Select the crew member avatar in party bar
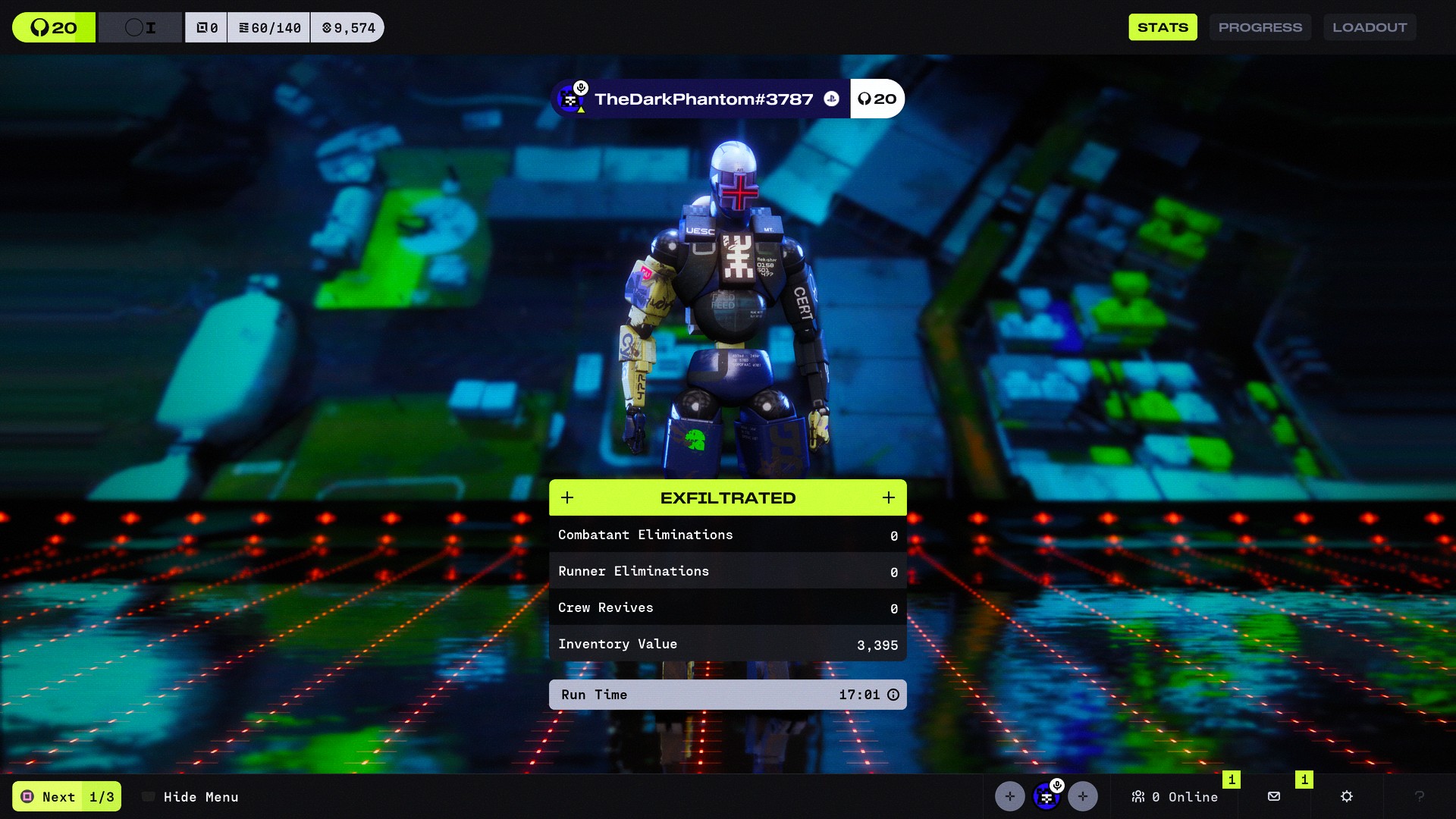This screenshot has height=819, width=1456. coord(1046,796)
